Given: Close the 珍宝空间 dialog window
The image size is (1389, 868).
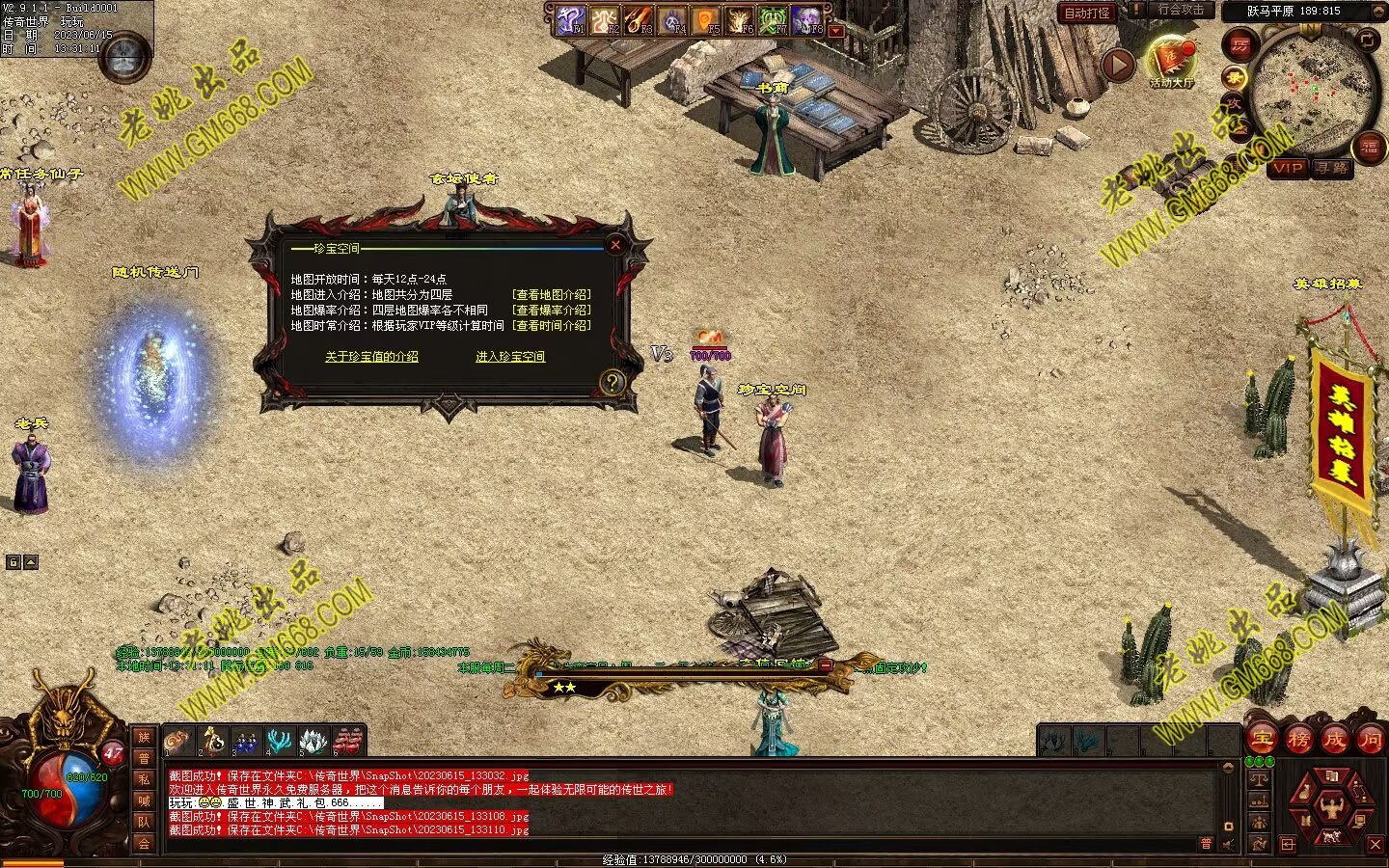Looking at the screenshot, I should tap(615, 245).
